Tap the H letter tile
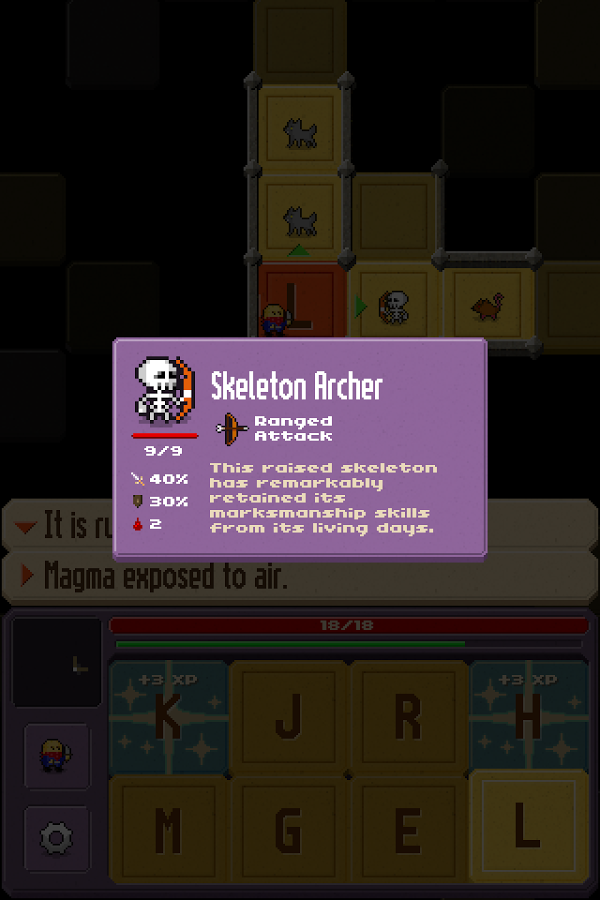The width and height of the screenshot is (600, 900). click(x=528, y=716)
